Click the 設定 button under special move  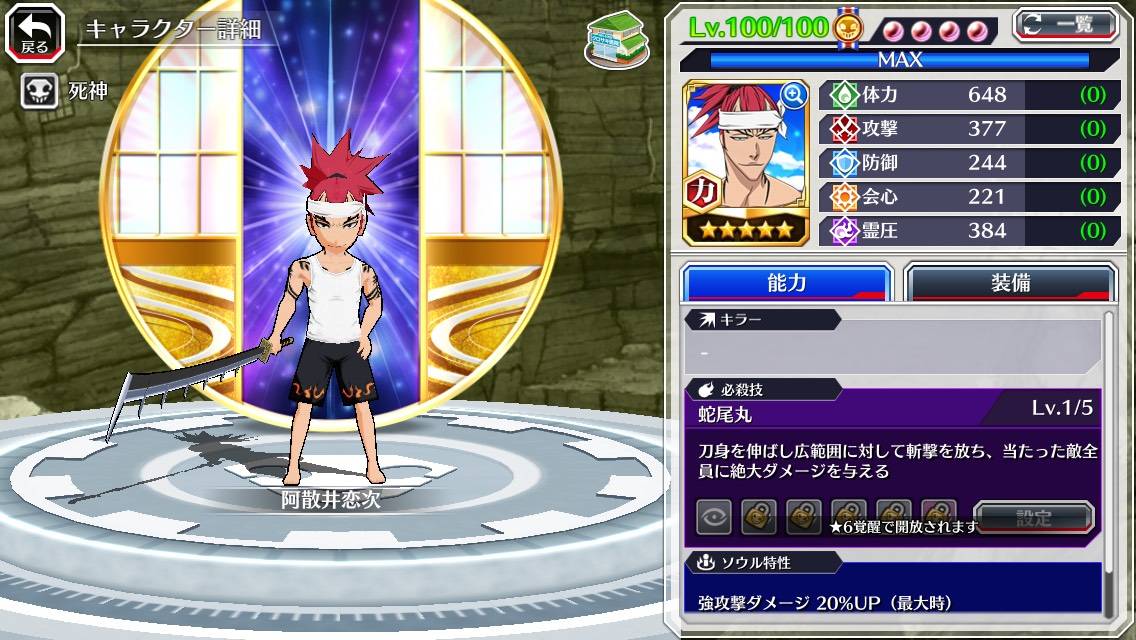coord(1033,518)
